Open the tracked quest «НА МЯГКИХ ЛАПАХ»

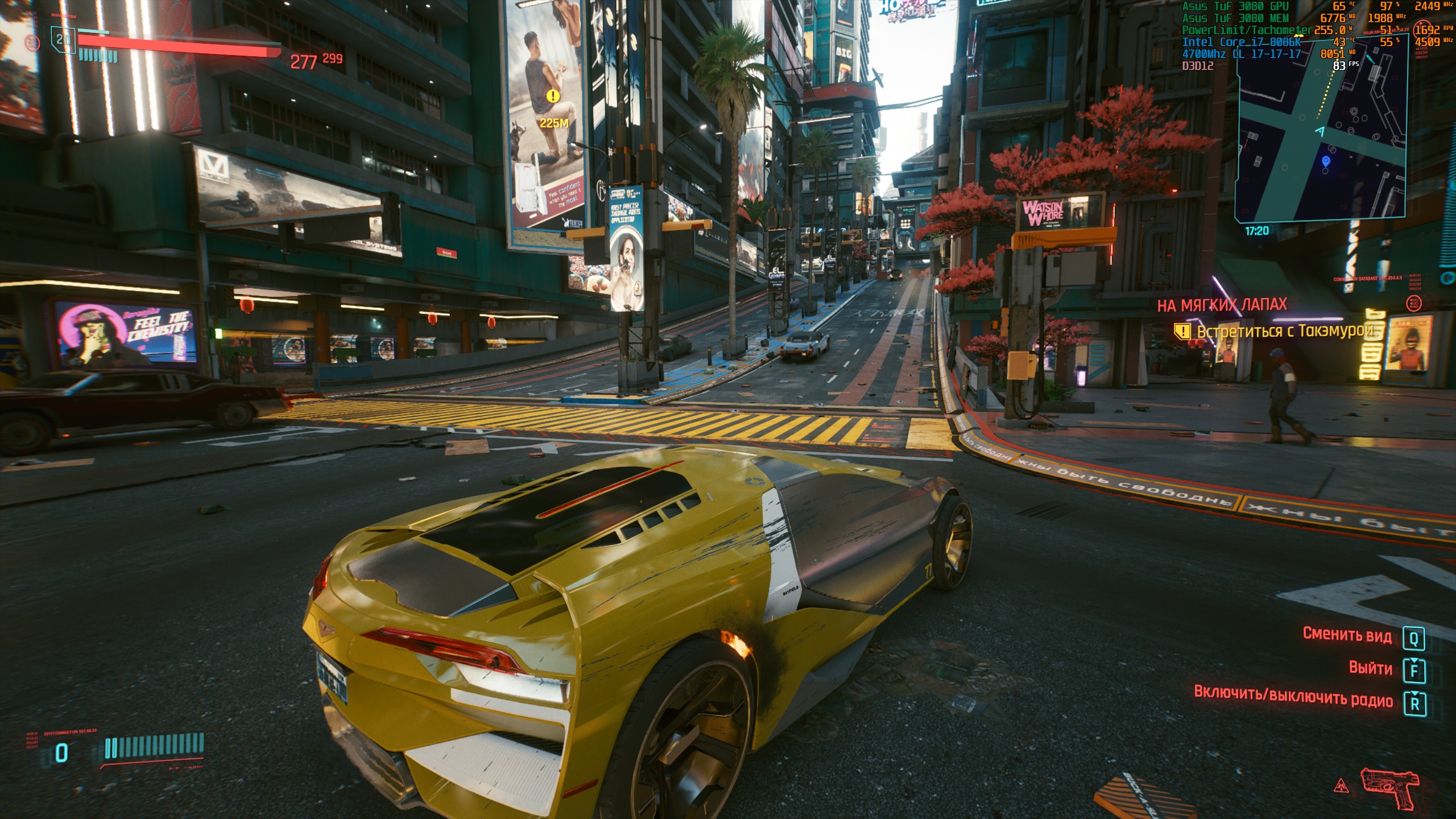(x=1222, y=305)
